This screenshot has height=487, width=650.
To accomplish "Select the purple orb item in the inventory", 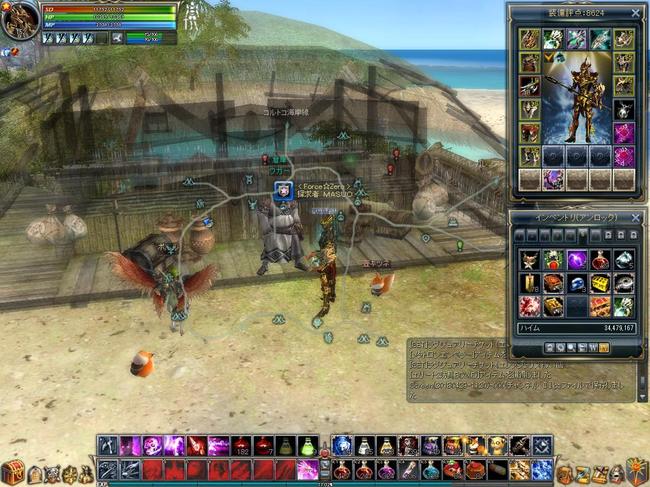I will tap(577, 260).
